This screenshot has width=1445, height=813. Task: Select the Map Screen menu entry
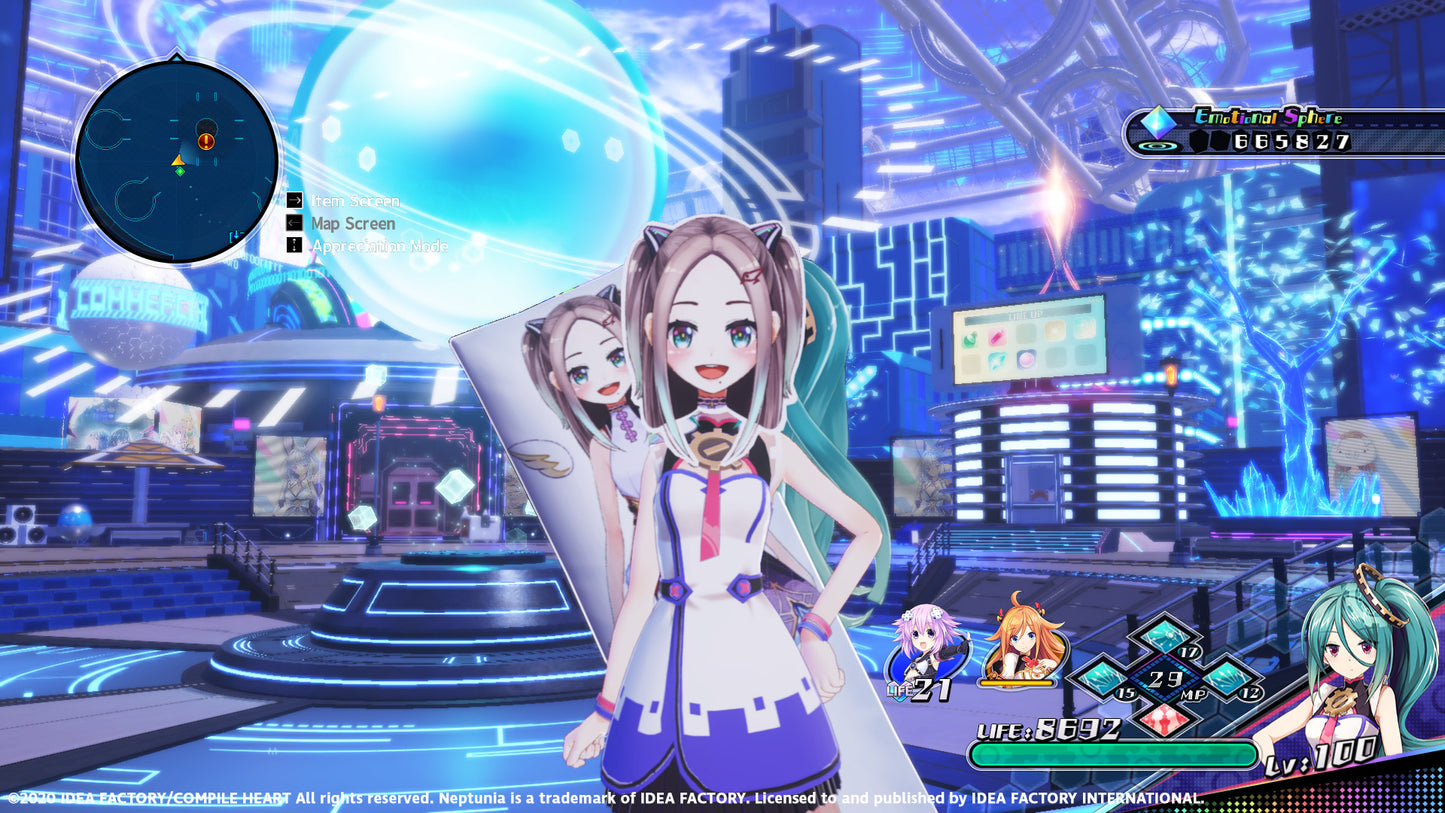(353, 222)
